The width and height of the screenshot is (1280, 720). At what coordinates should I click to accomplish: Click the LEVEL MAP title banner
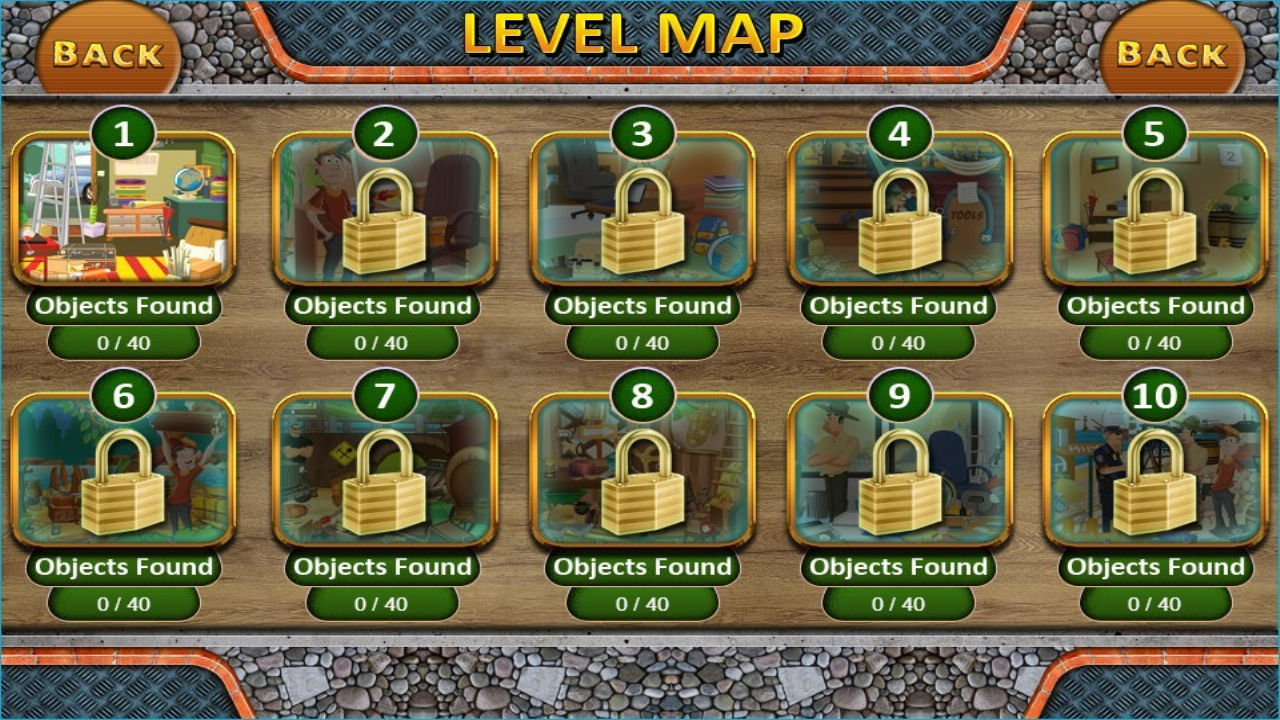tap(637, 32)
